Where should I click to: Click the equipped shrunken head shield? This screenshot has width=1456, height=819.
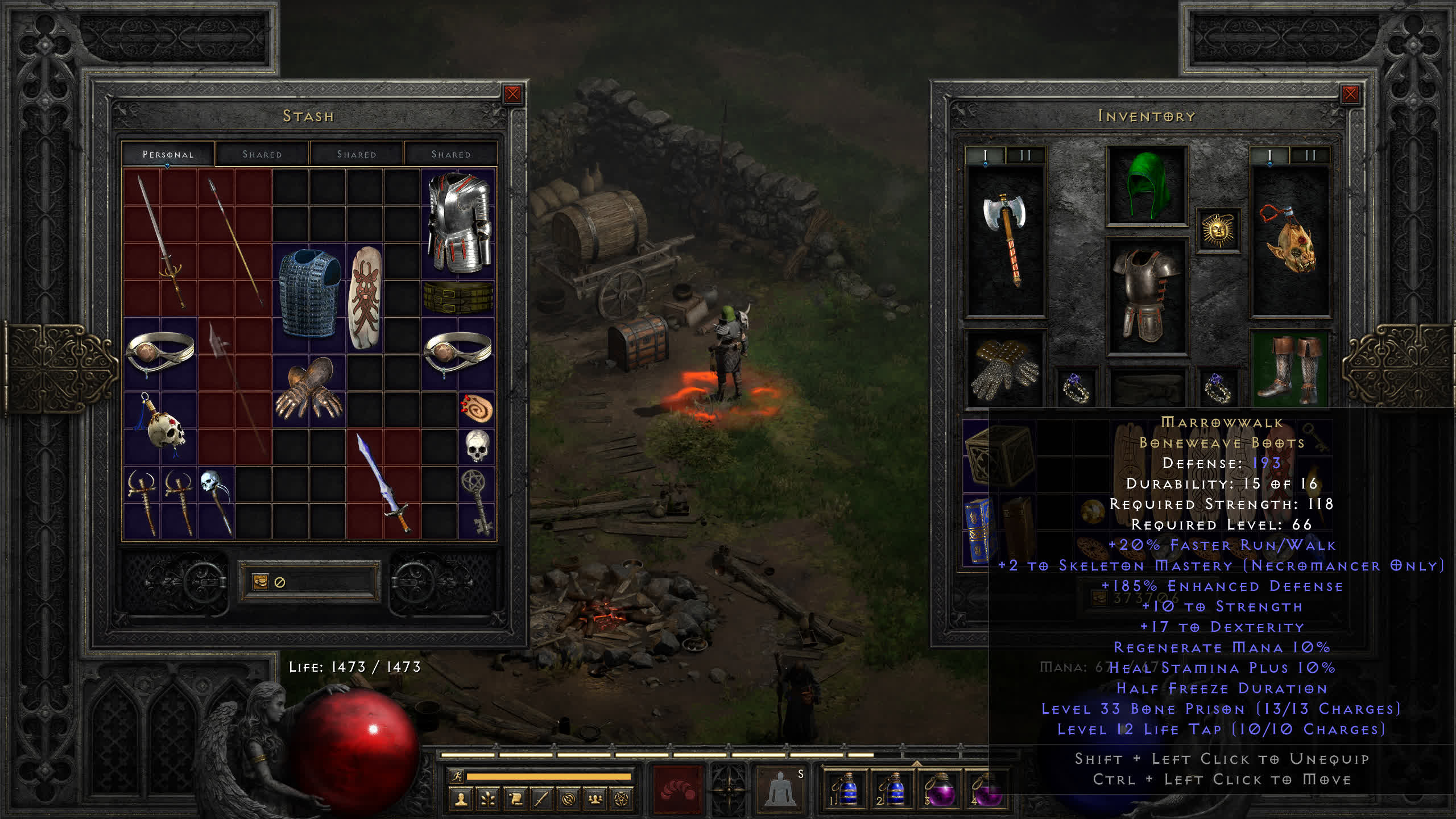(x=1290, y=240)
